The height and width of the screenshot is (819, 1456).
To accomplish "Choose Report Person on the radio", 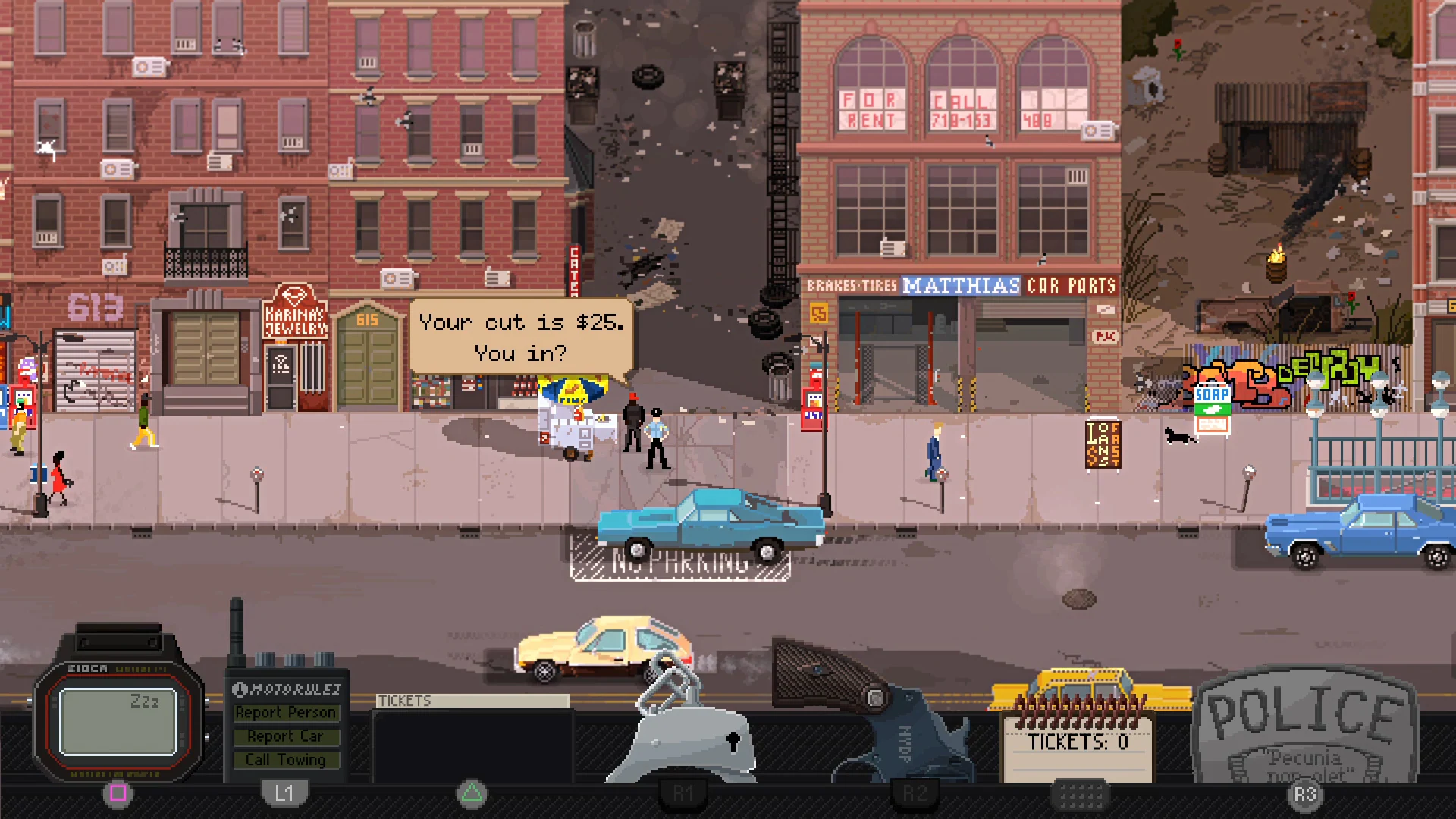I will 287,712.
